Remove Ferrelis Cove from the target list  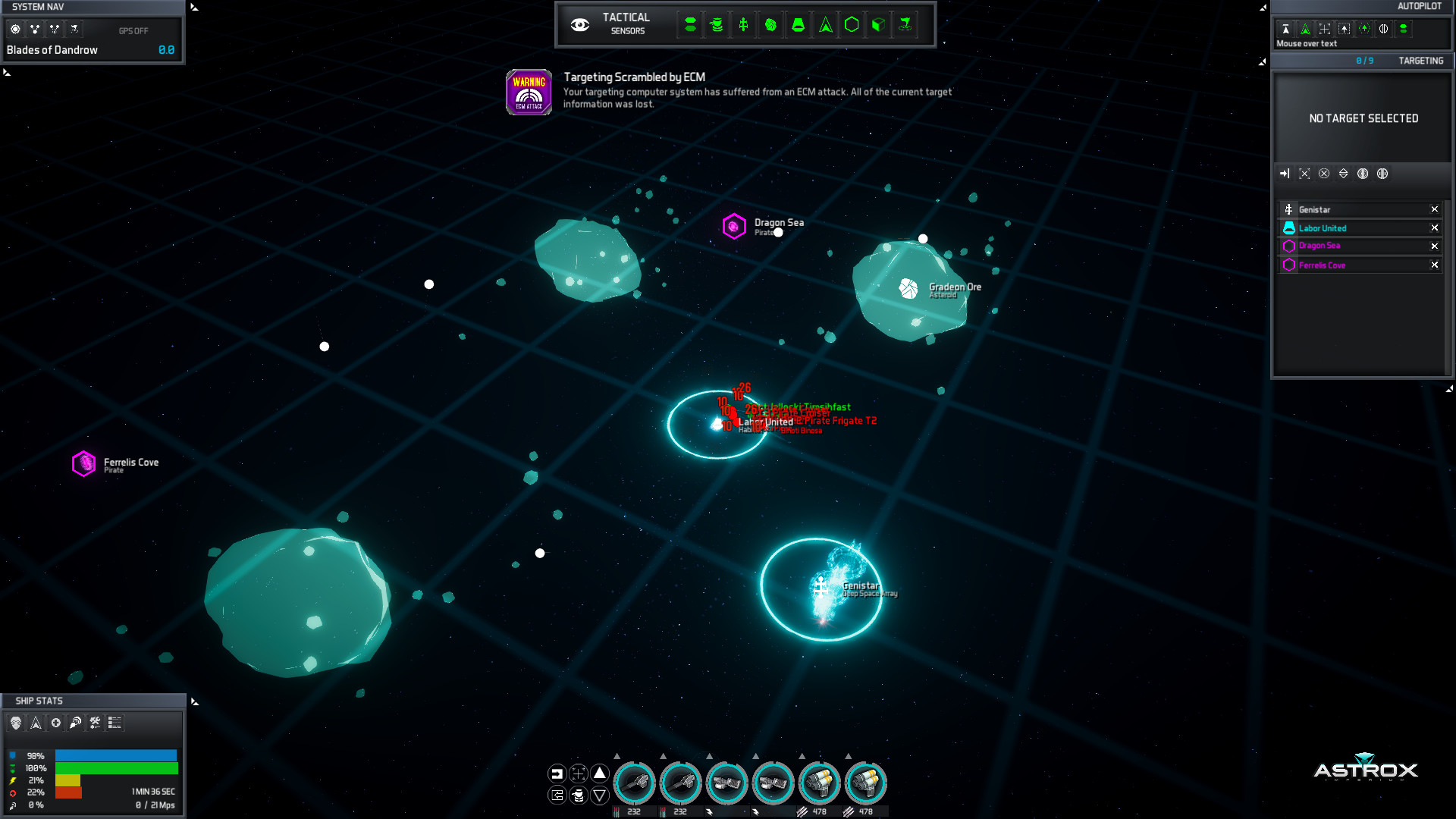[1434, 265]
